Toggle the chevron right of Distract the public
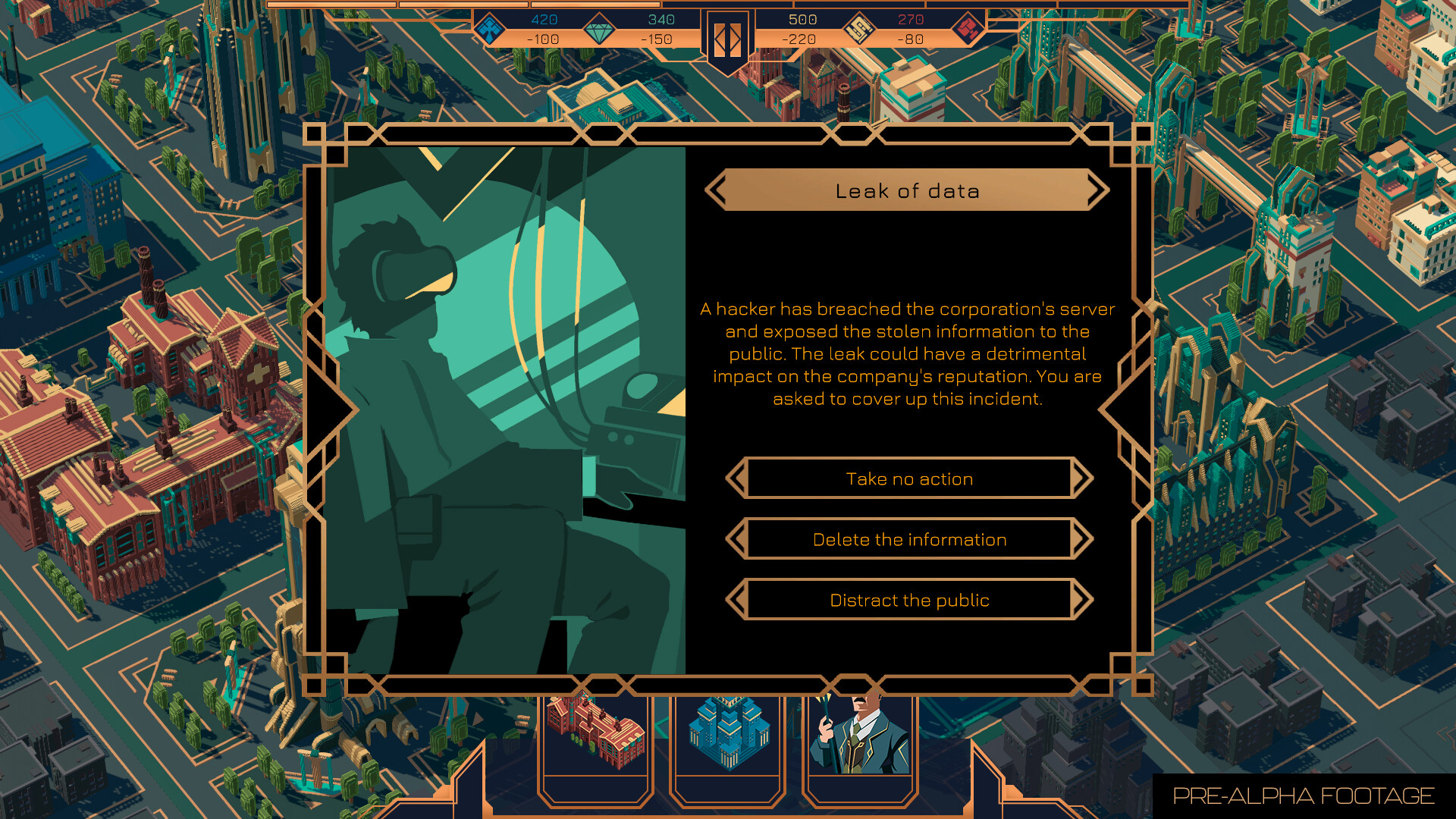 (1082, 599)
